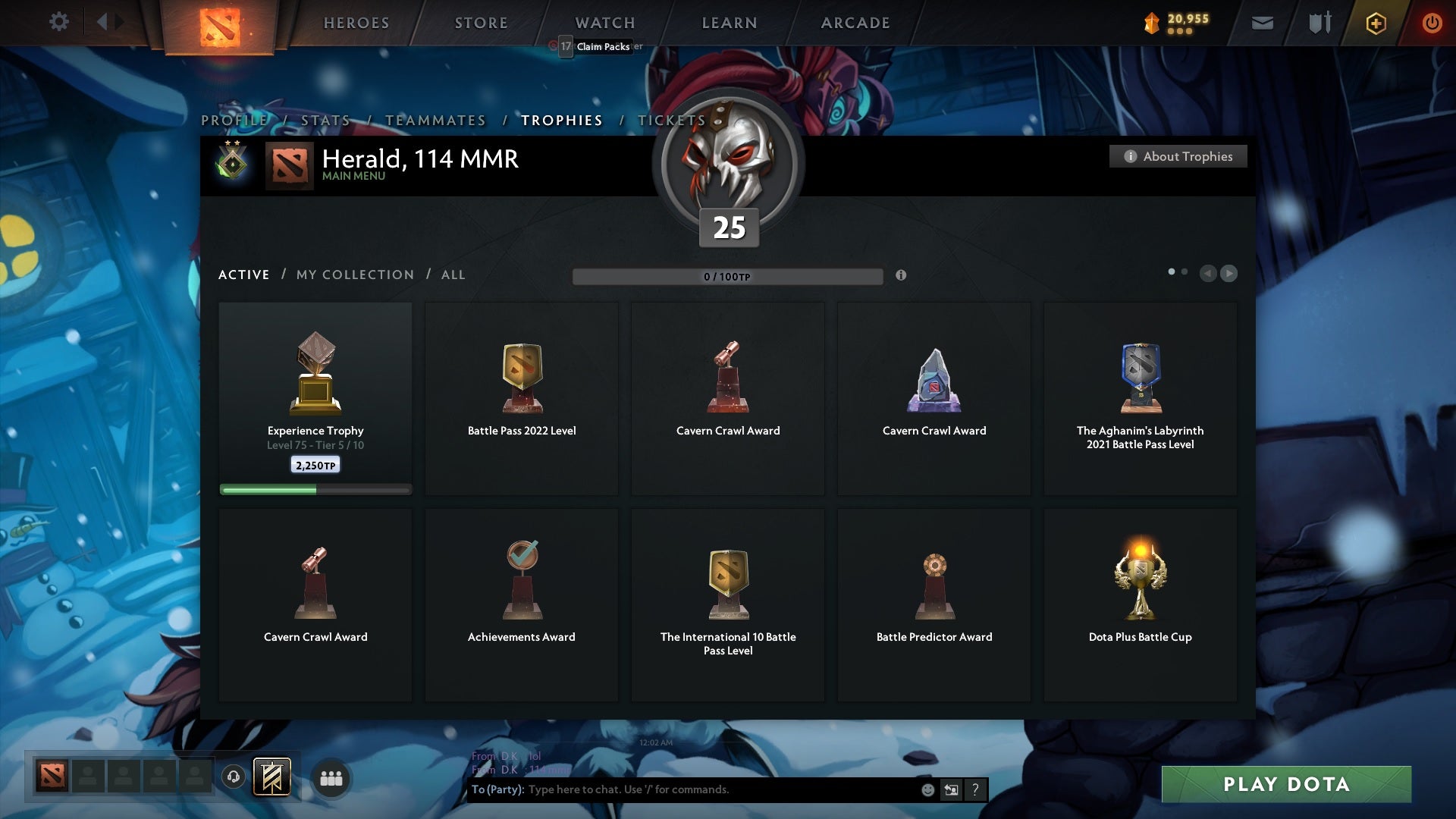Open the friends list via the people icon
The height and width of the screenshot is (819, 1456).
[x=331, y=777]
